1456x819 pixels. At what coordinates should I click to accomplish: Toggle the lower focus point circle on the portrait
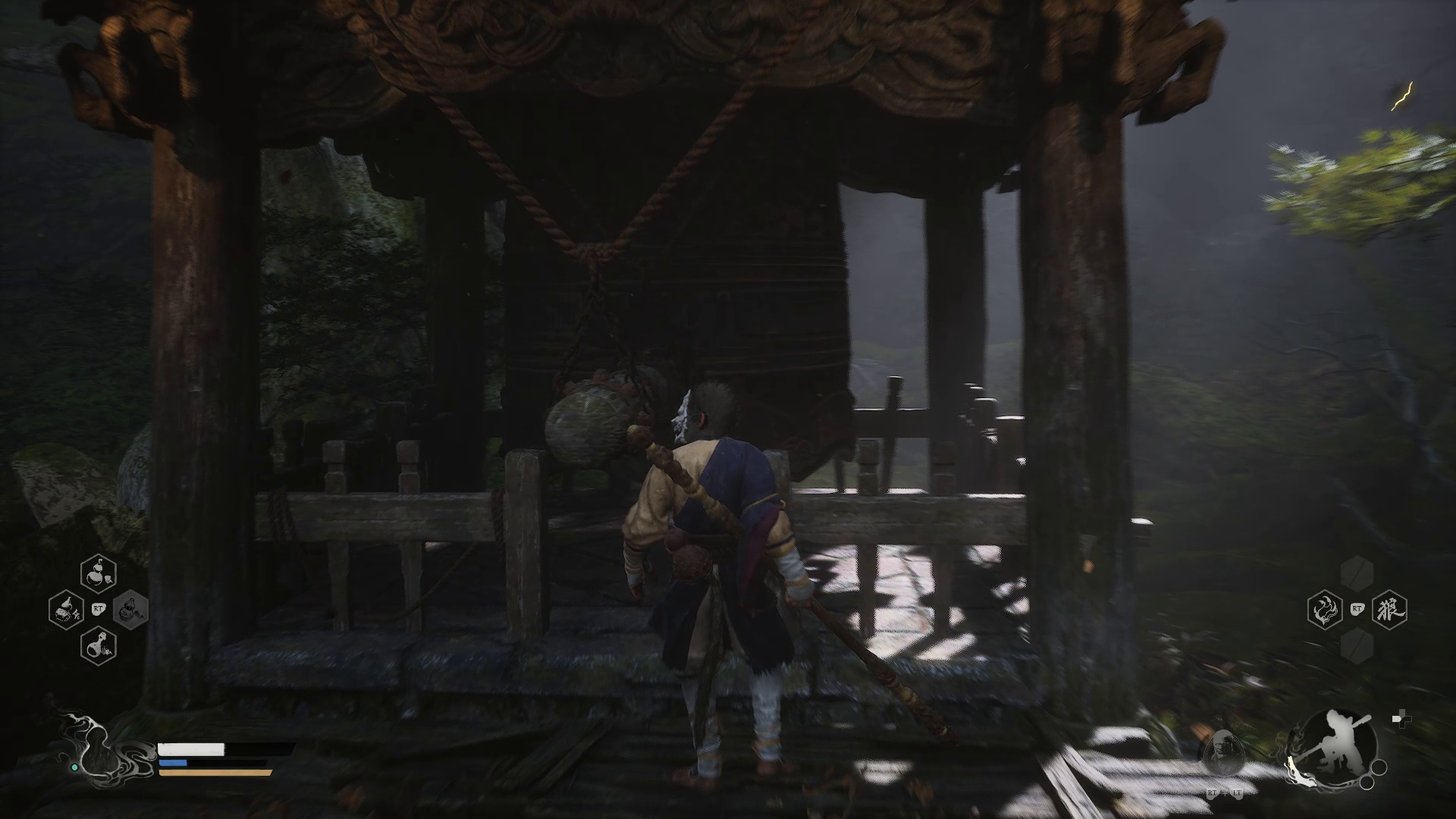point(1367,784)
